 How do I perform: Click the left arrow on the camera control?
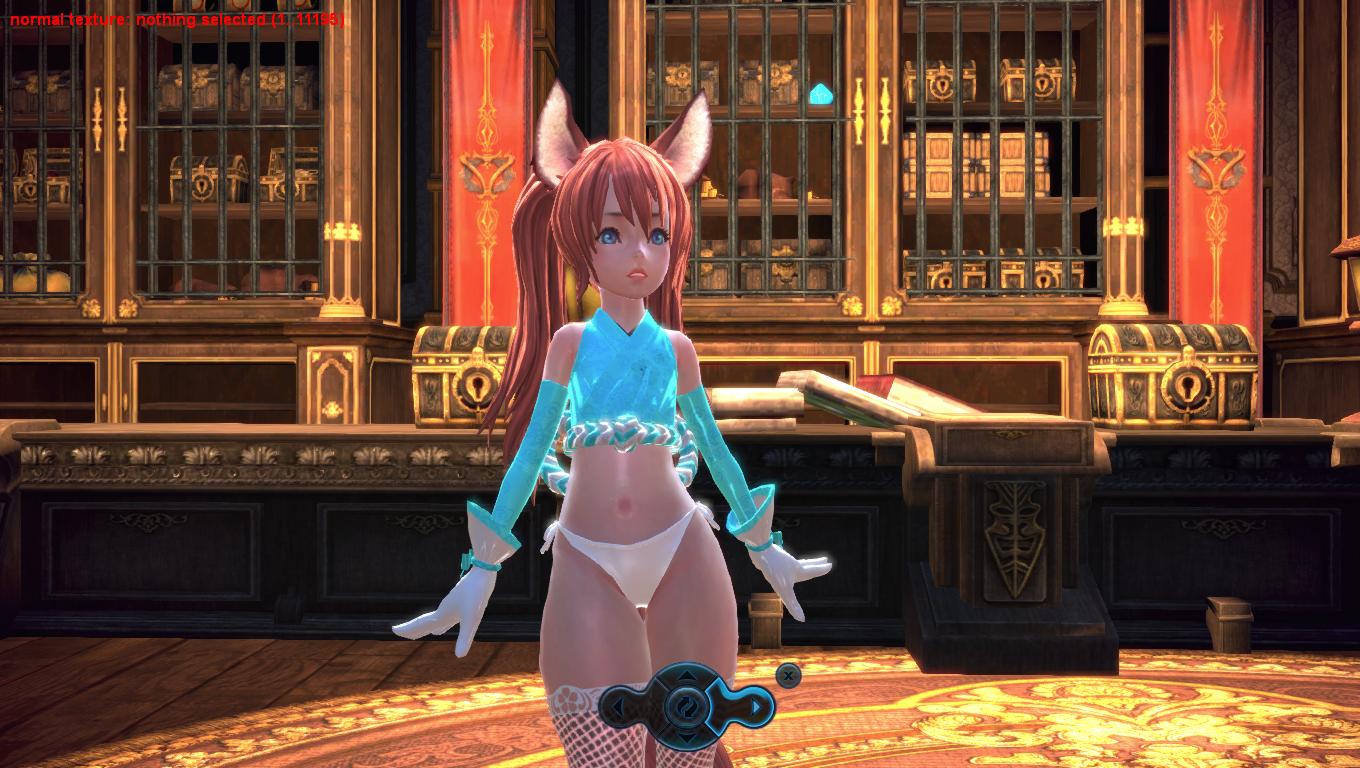pos(620,708)
